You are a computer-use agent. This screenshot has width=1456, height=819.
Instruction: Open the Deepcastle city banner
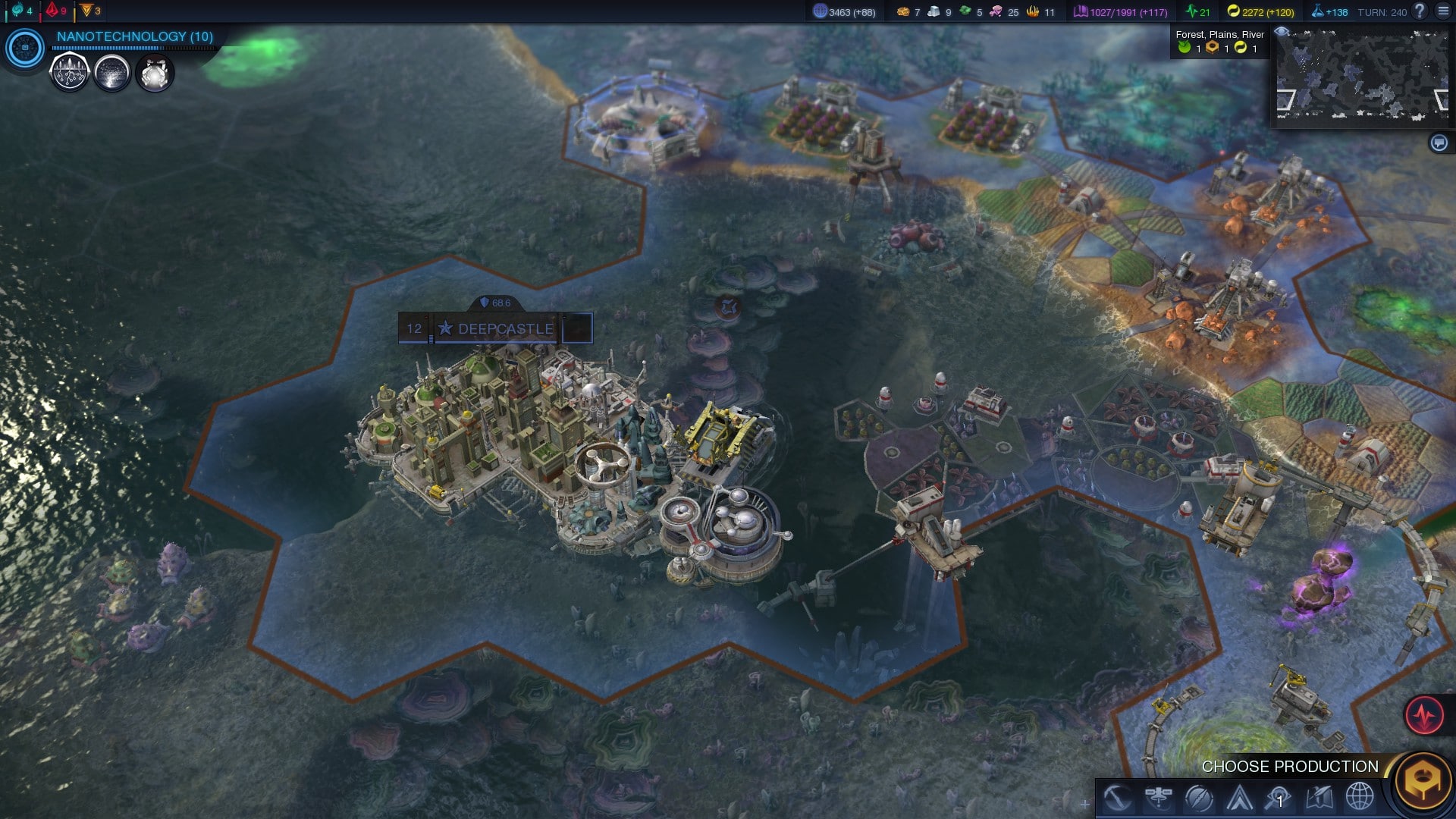pos(505,328)
